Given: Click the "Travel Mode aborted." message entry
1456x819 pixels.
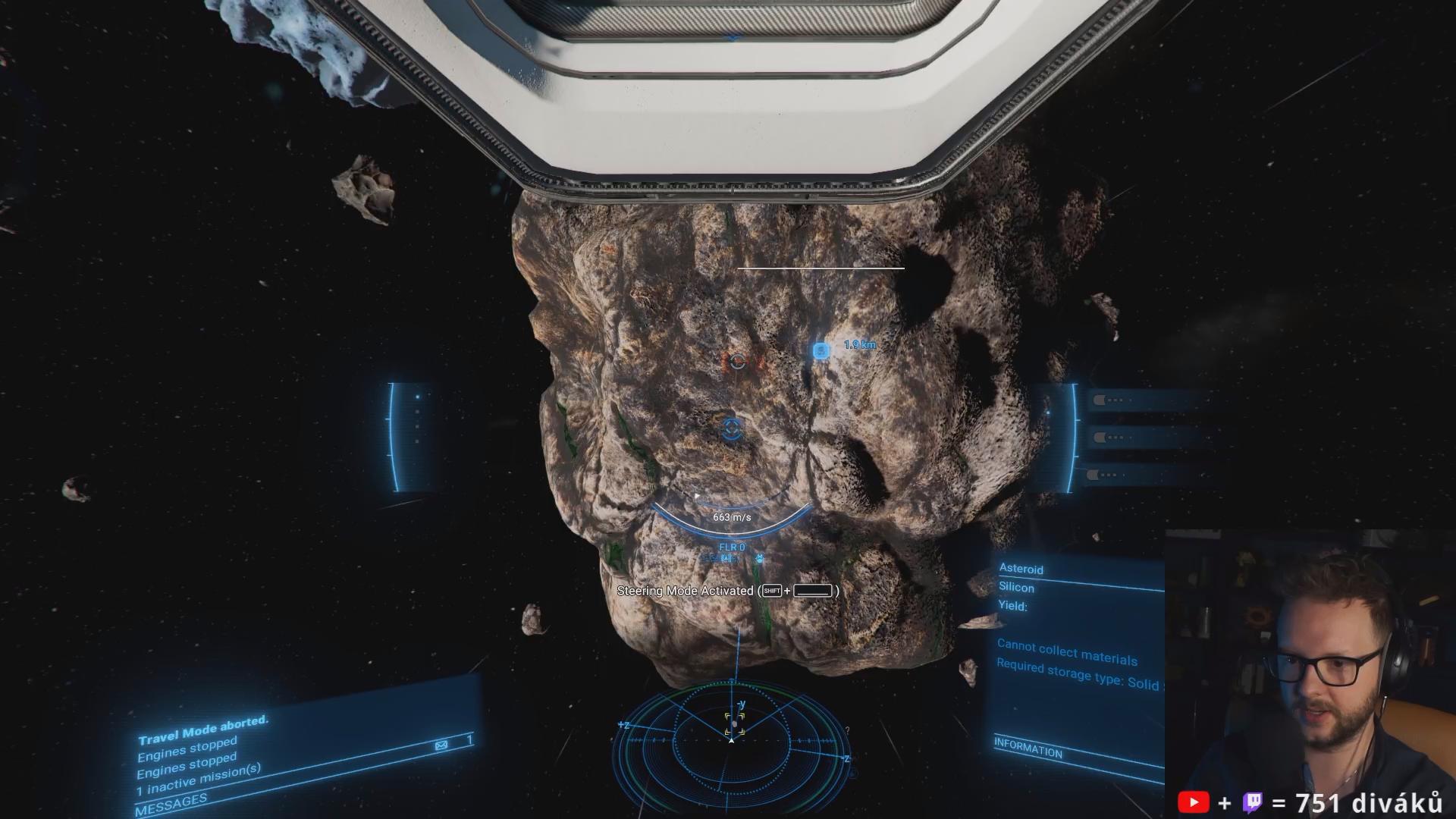Looking at the screenshot, I should (x=203, y=730).
